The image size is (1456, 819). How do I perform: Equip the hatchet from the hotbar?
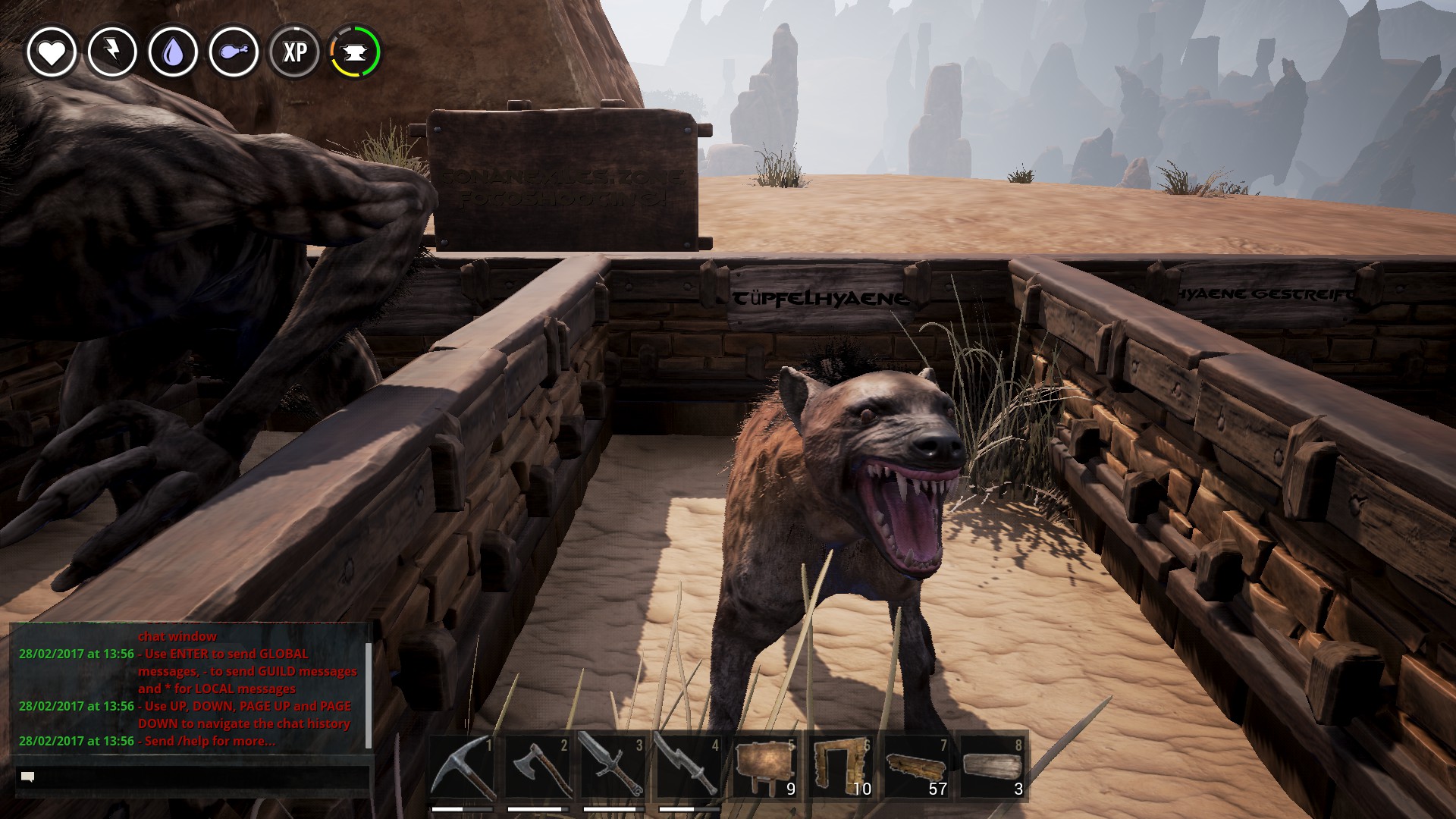tap(538, 767)
